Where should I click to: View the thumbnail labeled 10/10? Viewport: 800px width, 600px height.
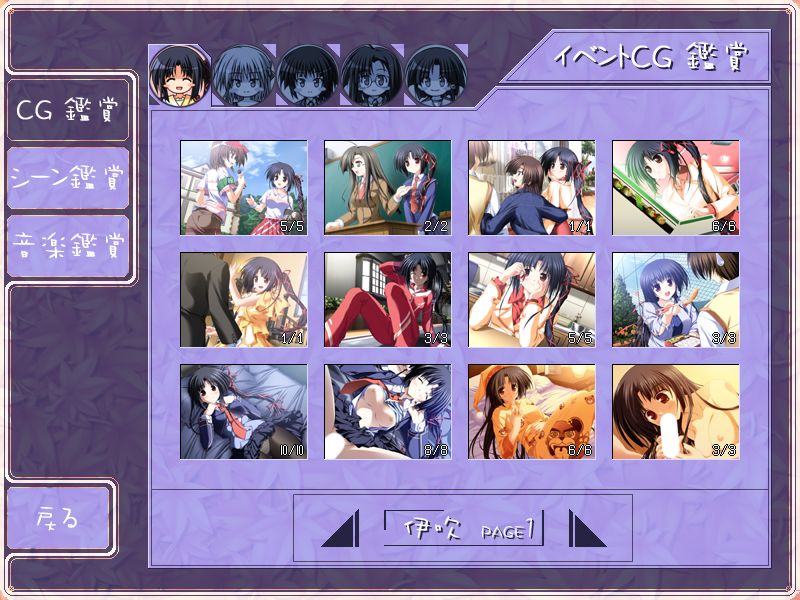(243, 411)
